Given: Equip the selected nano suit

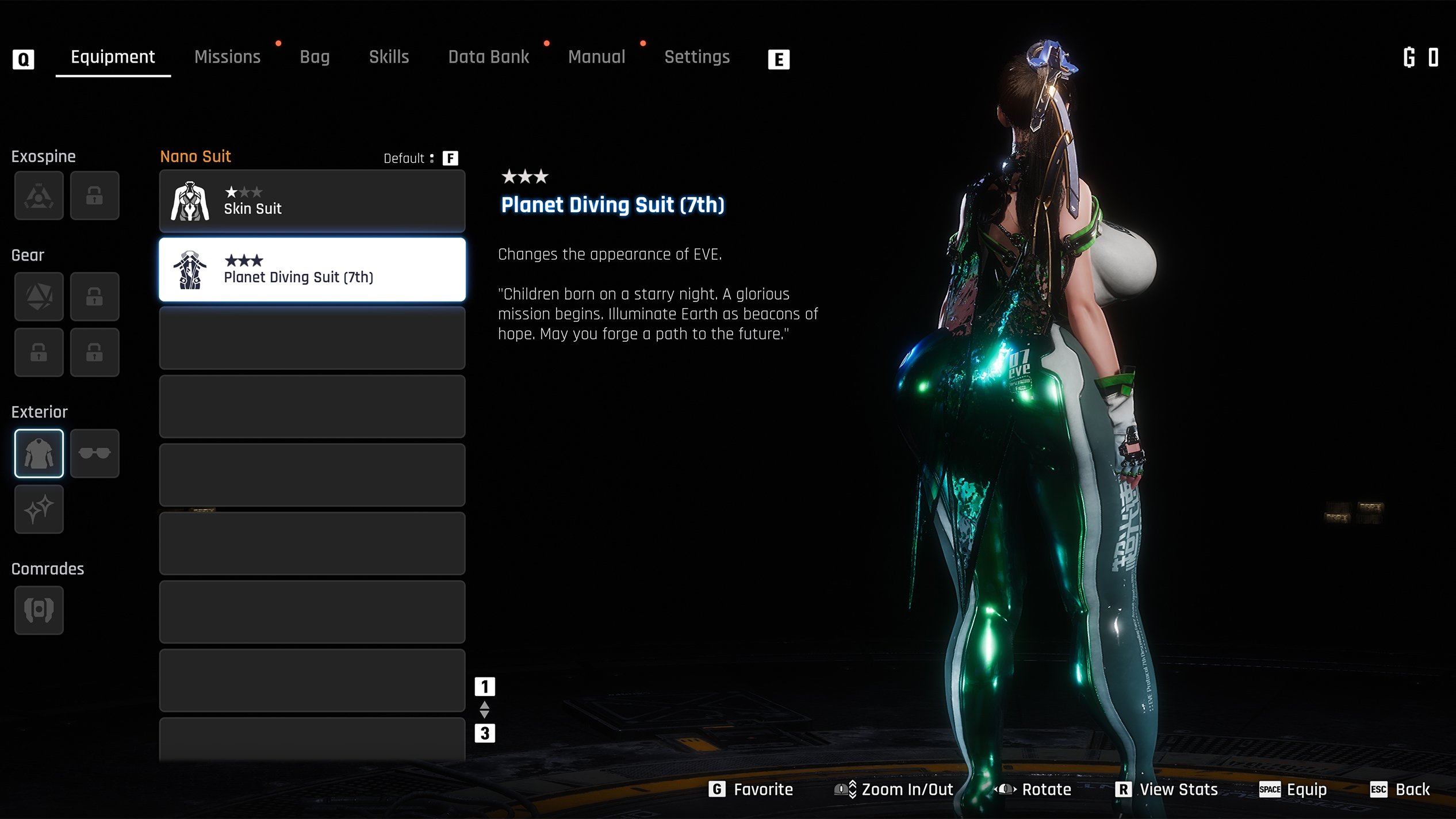Looking at the screenshot, I should click(x=1293, y=790).
